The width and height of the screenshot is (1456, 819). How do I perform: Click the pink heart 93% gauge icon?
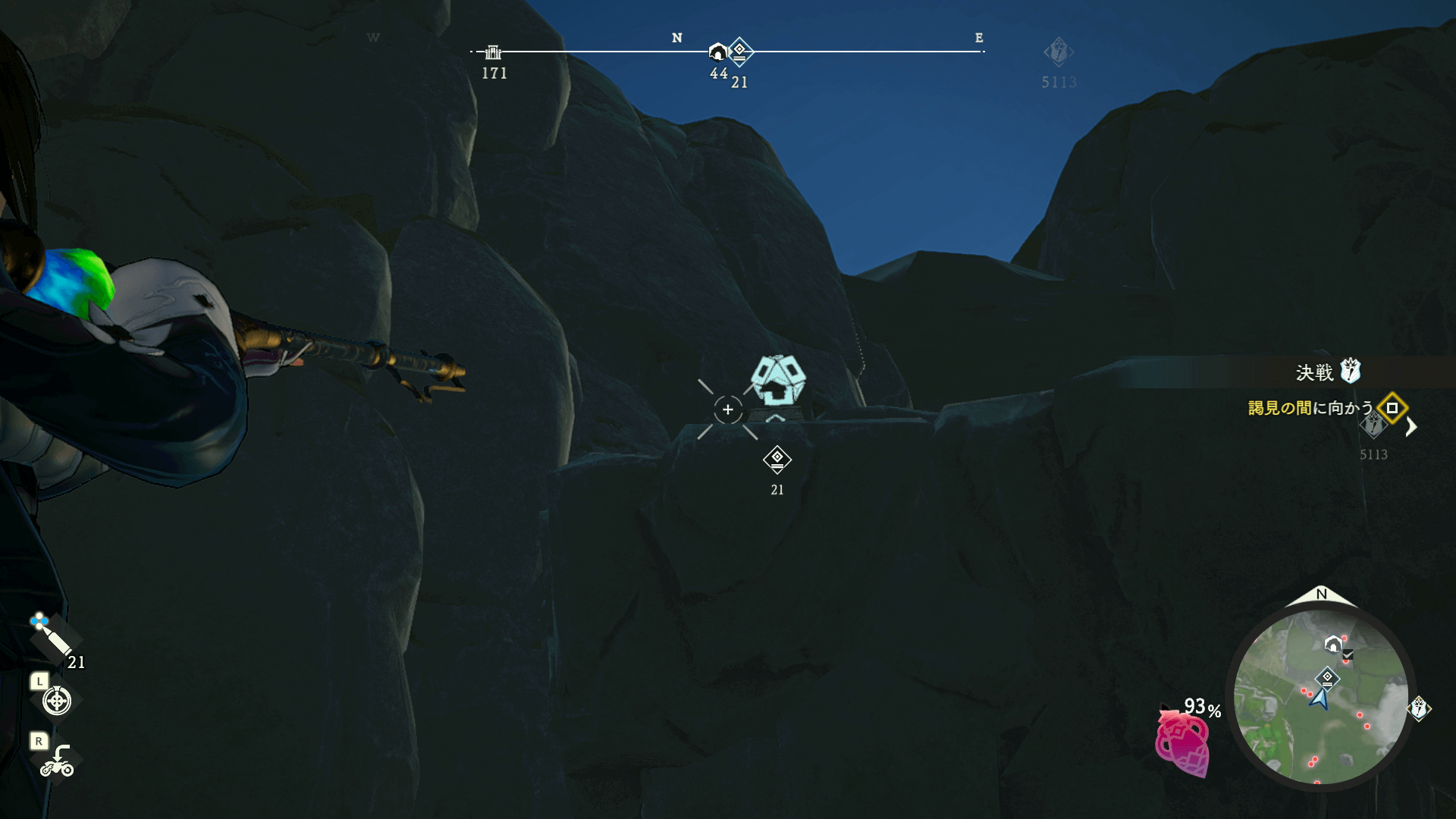(x=1182, y=745)
